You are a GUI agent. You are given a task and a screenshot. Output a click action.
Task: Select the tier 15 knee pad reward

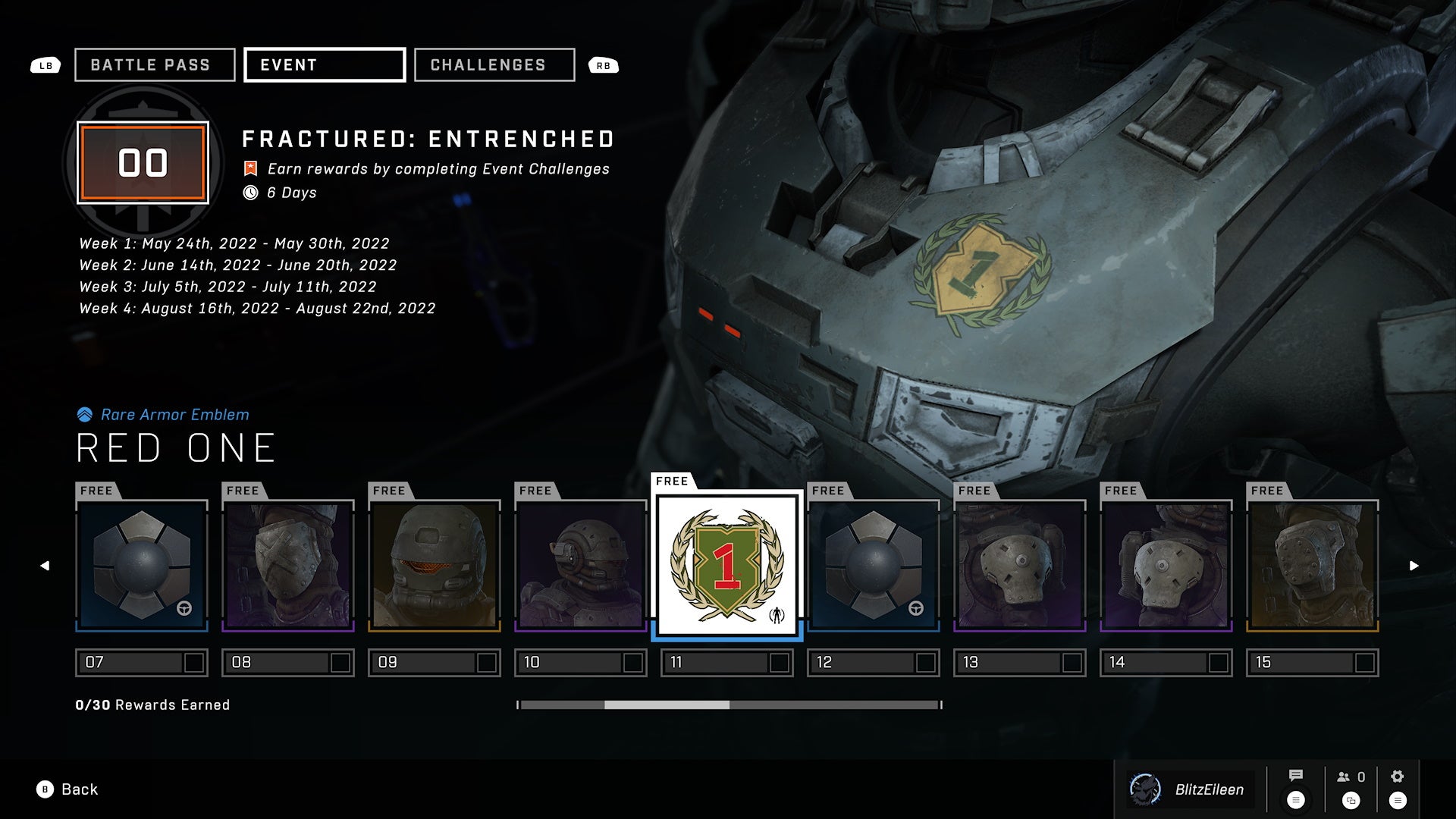coord(1313,565)
